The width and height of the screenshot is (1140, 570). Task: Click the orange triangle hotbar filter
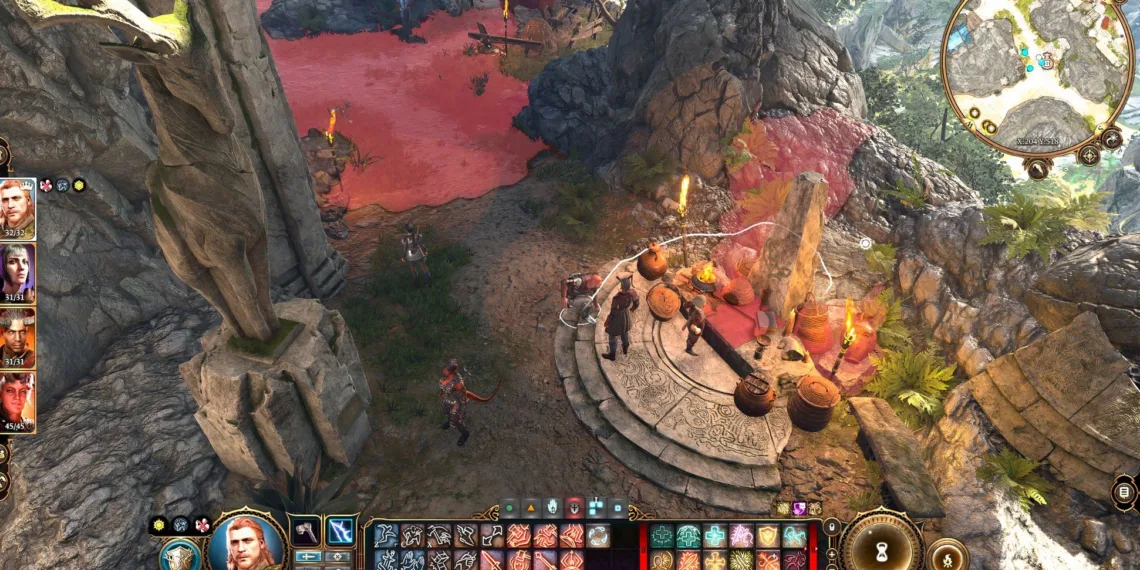pos(531,508)
